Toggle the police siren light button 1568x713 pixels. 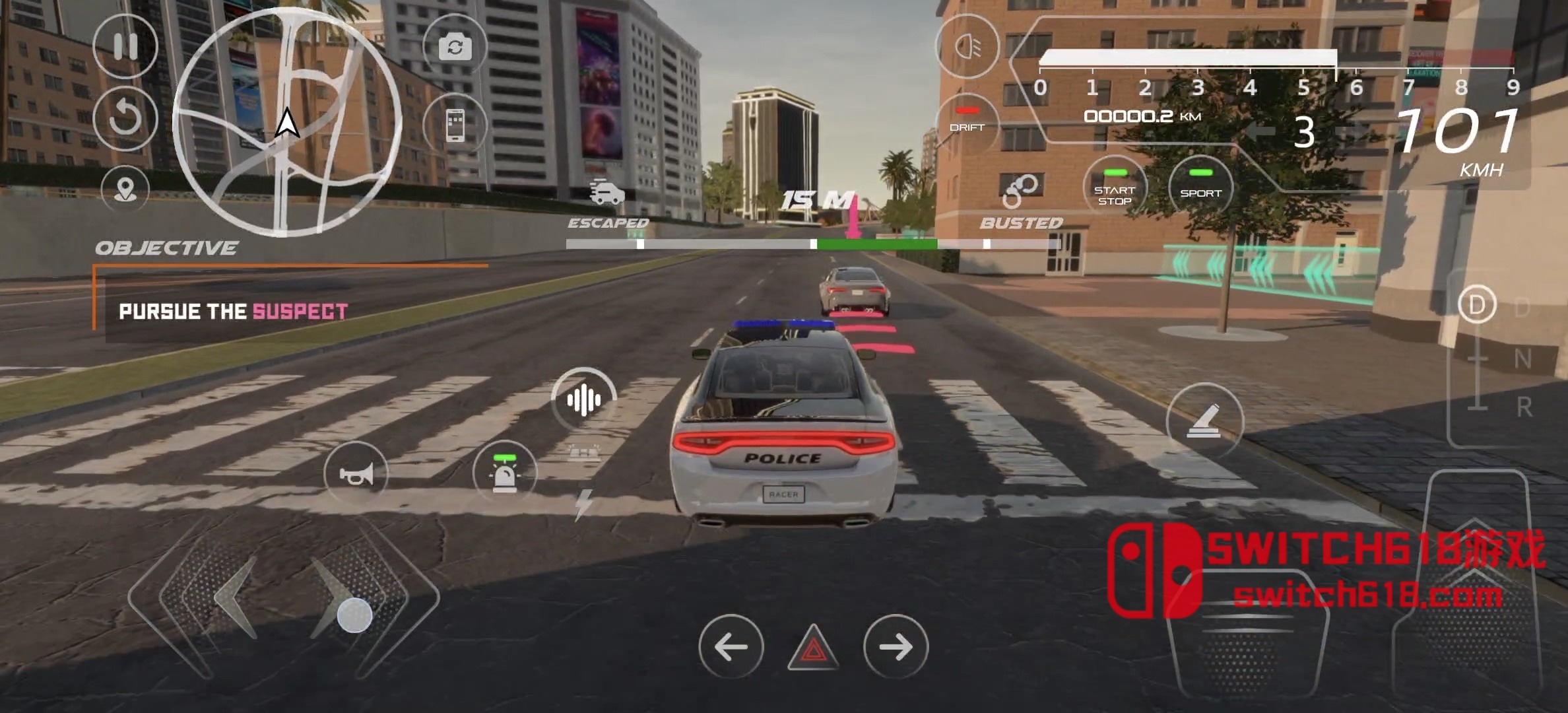[505, 473]
